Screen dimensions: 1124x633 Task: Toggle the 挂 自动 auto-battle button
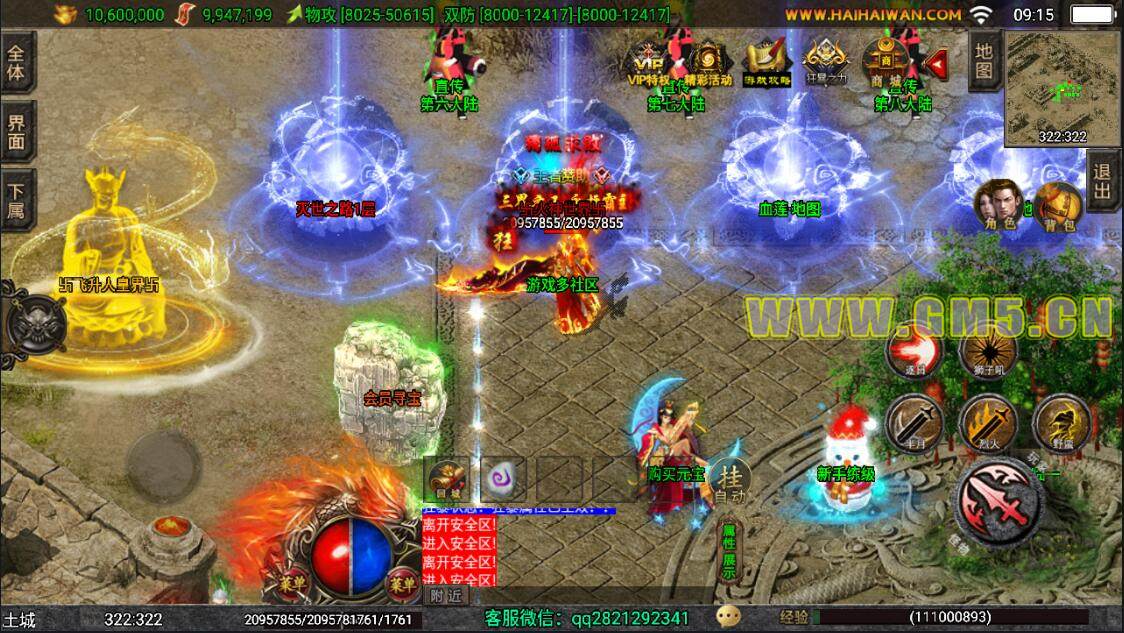coord(729,481)
